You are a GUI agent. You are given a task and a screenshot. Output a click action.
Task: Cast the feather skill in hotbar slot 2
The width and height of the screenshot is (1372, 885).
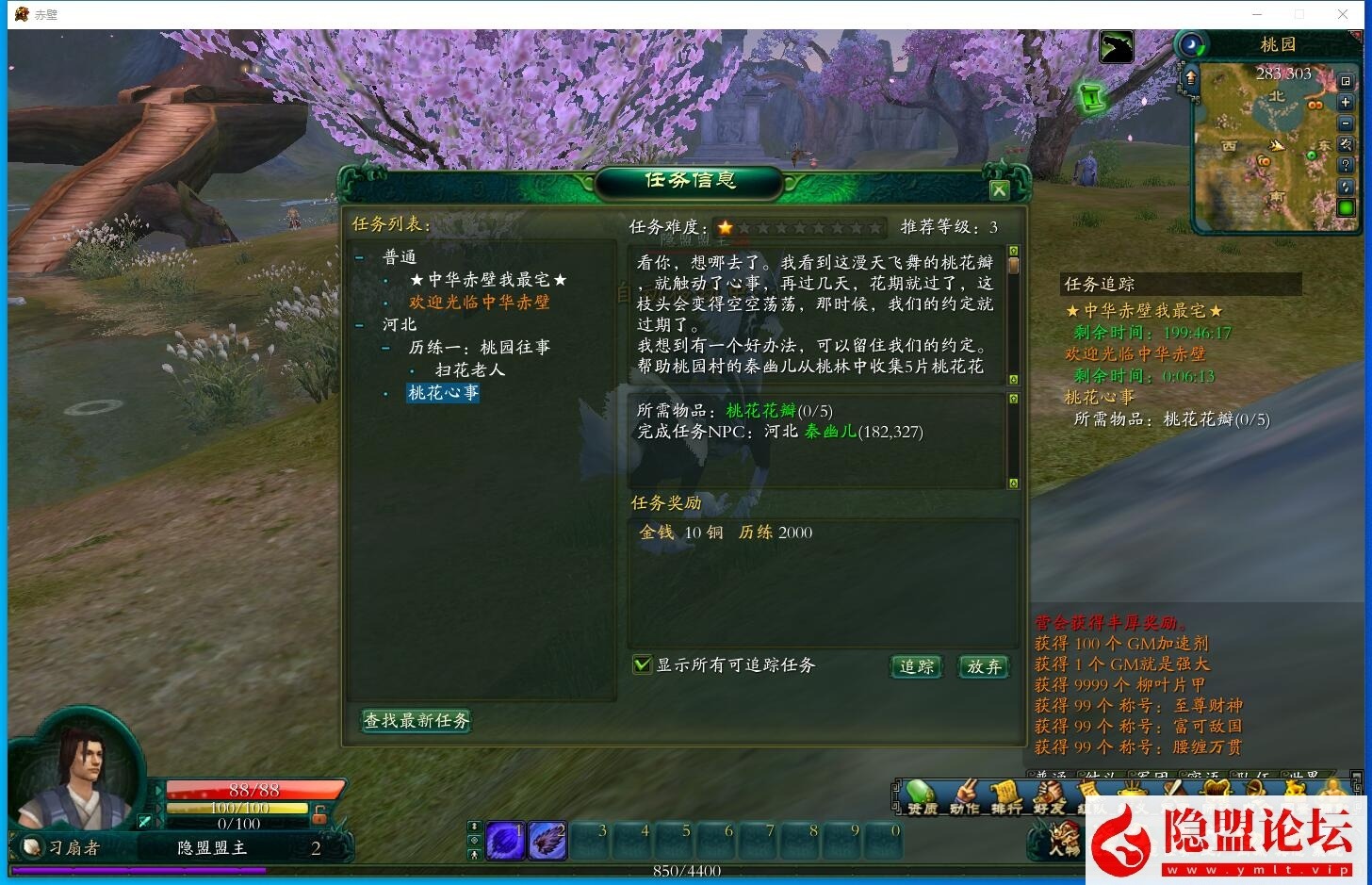[547, 841]
